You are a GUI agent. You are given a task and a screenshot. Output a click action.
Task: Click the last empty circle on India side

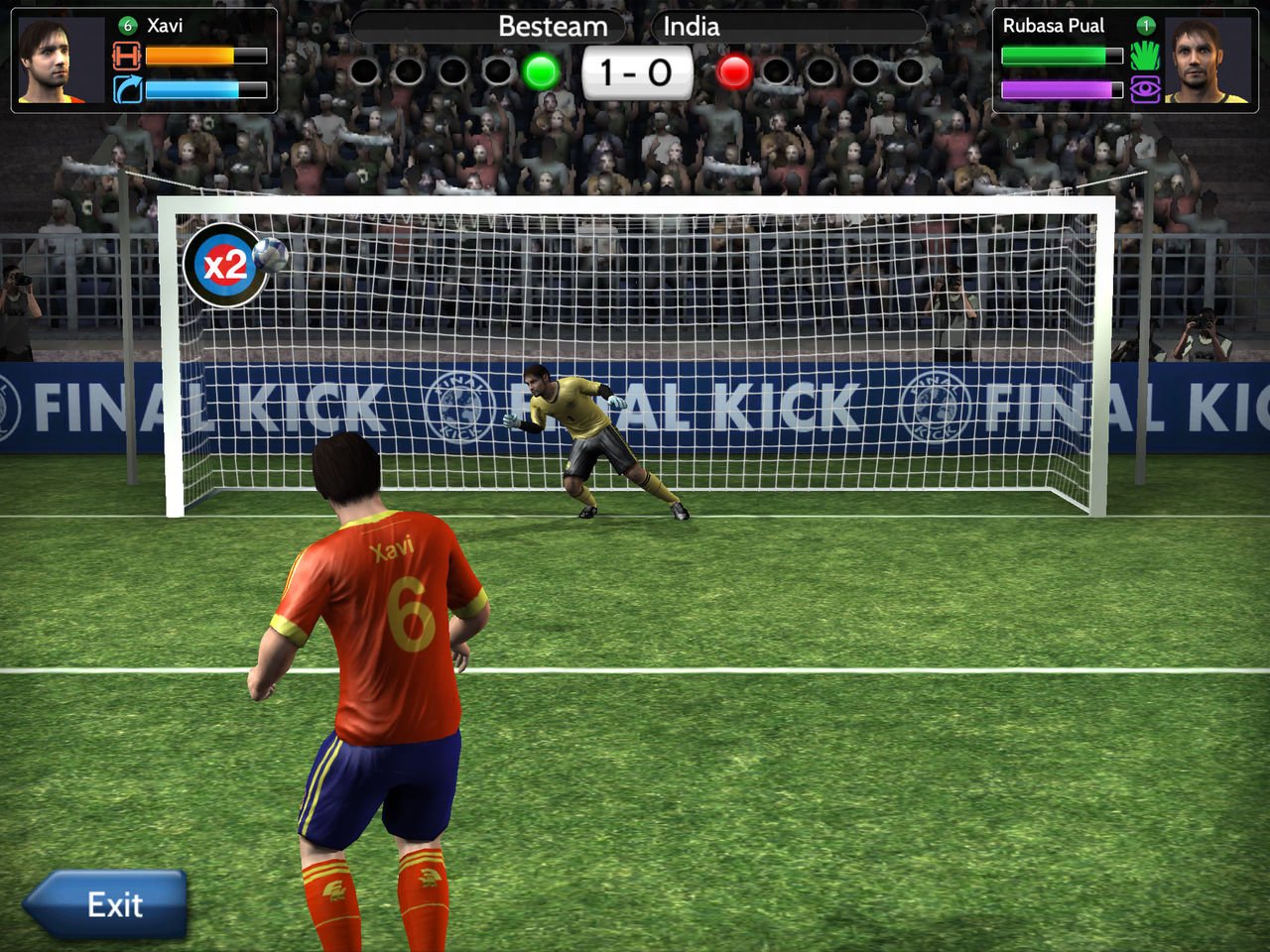click(x=908, y=71)
